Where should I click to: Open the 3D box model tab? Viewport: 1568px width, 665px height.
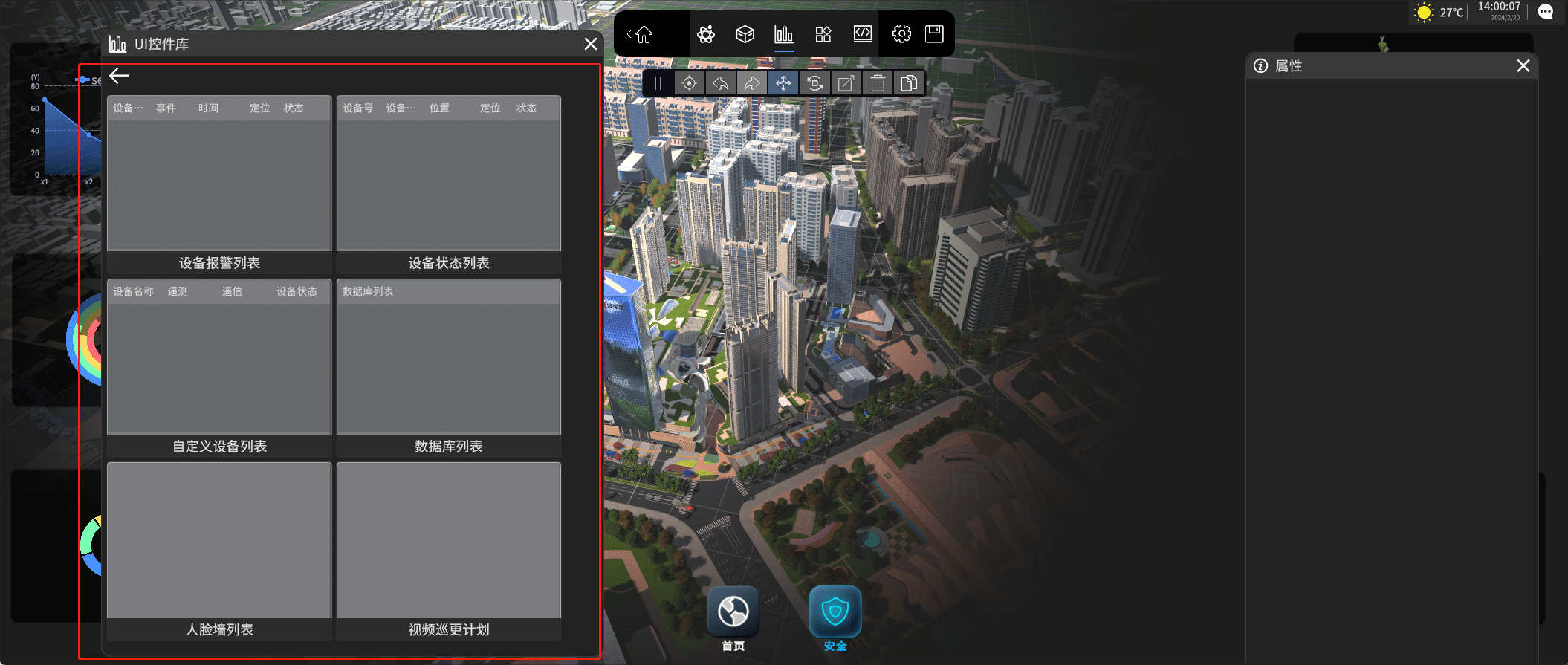745,34
